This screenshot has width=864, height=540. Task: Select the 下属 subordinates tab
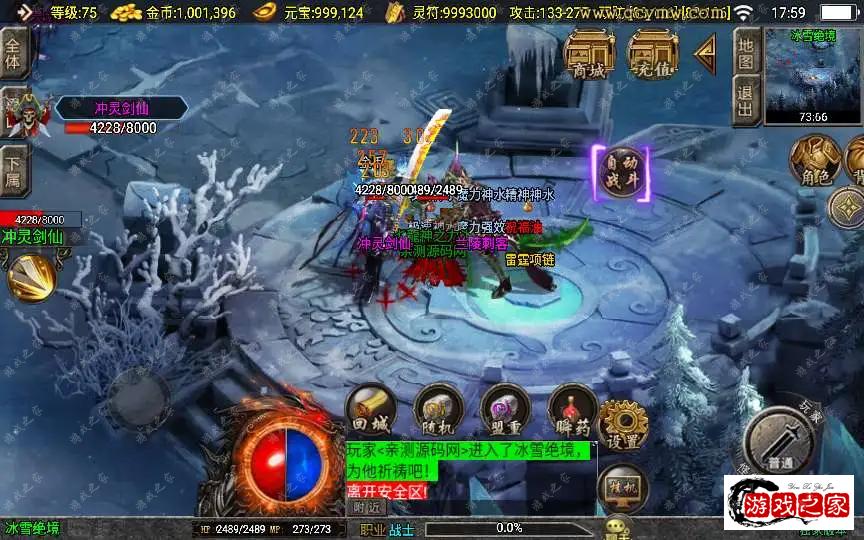point(13,170)
